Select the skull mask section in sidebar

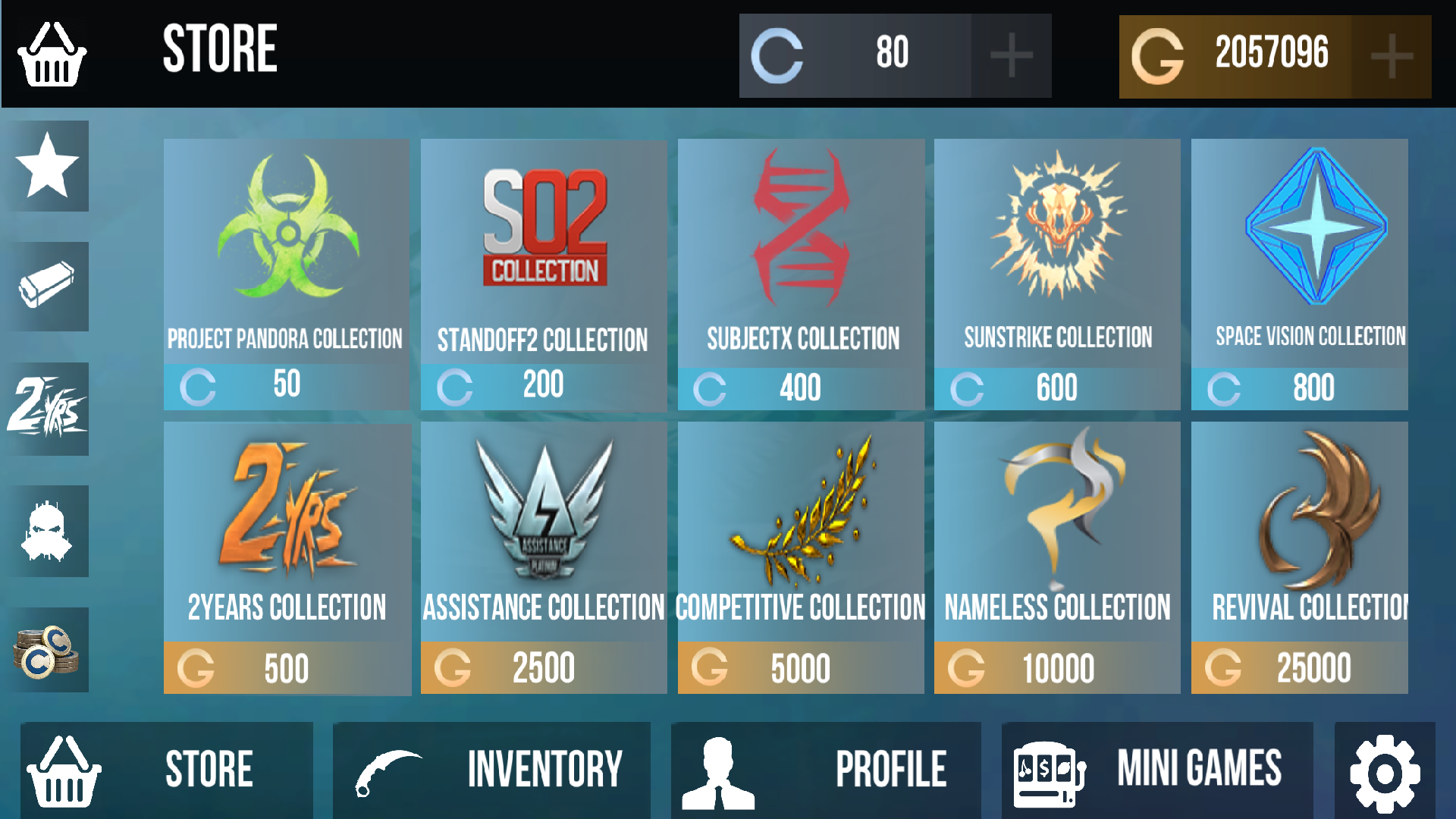coord(48,530)
